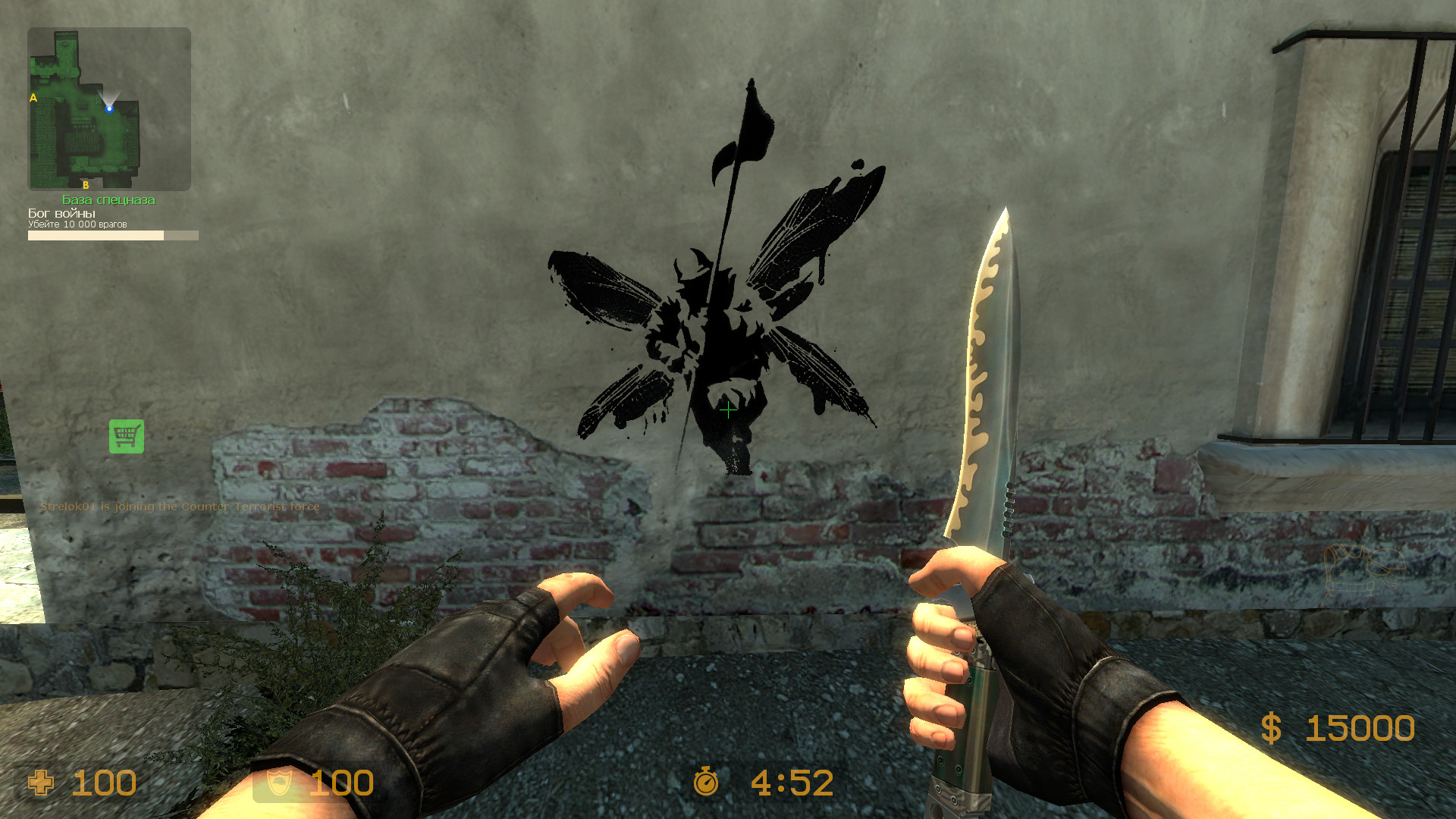1456x819 pixels.
Task: Click the objective text Убейте 10 000 врагов
Action: [x=79, y=224]
